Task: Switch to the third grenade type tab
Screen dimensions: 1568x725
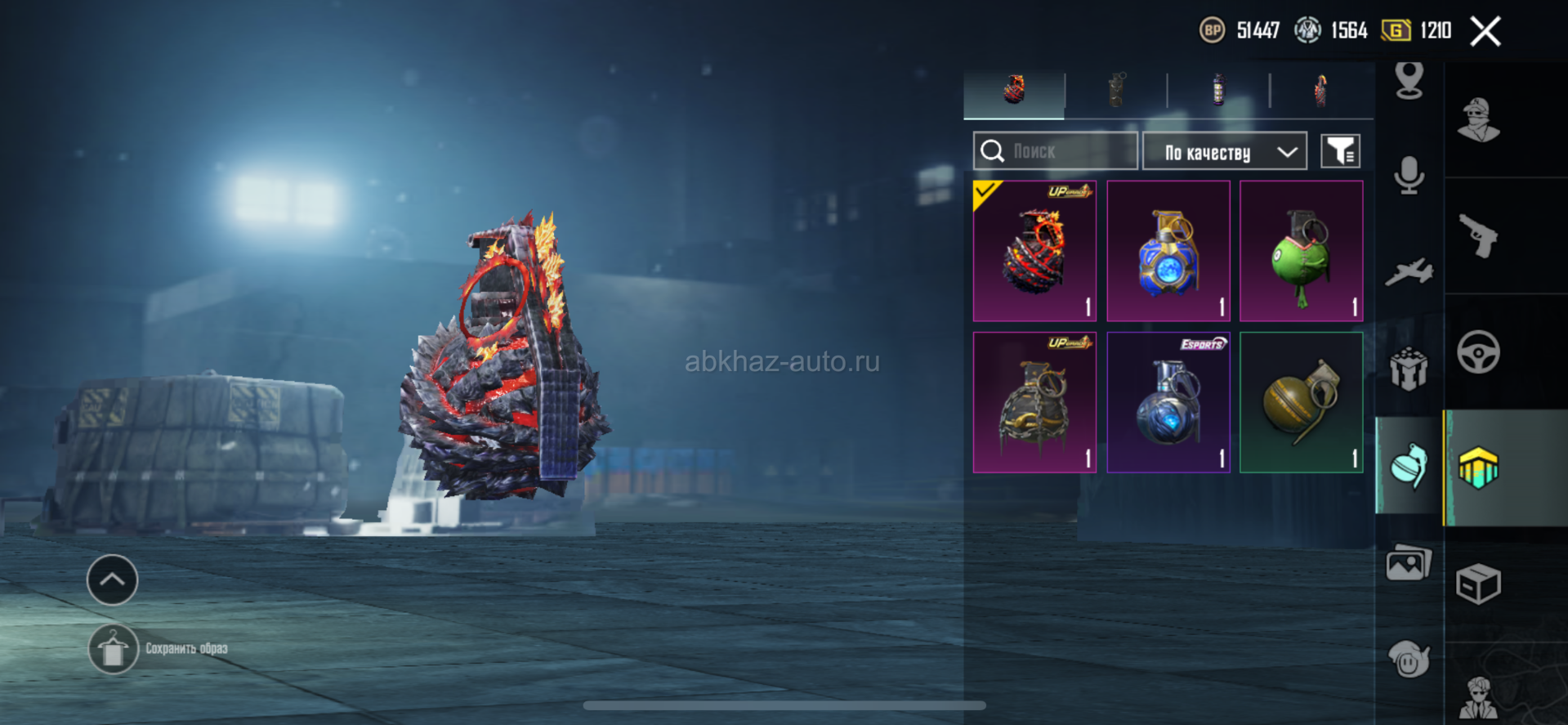Action: click(x=1218, y=90)
